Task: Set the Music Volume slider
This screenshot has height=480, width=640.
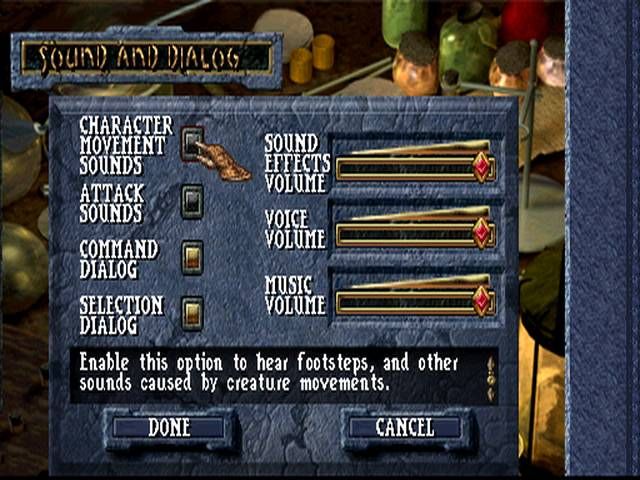Action: click(x=414, y=301)
